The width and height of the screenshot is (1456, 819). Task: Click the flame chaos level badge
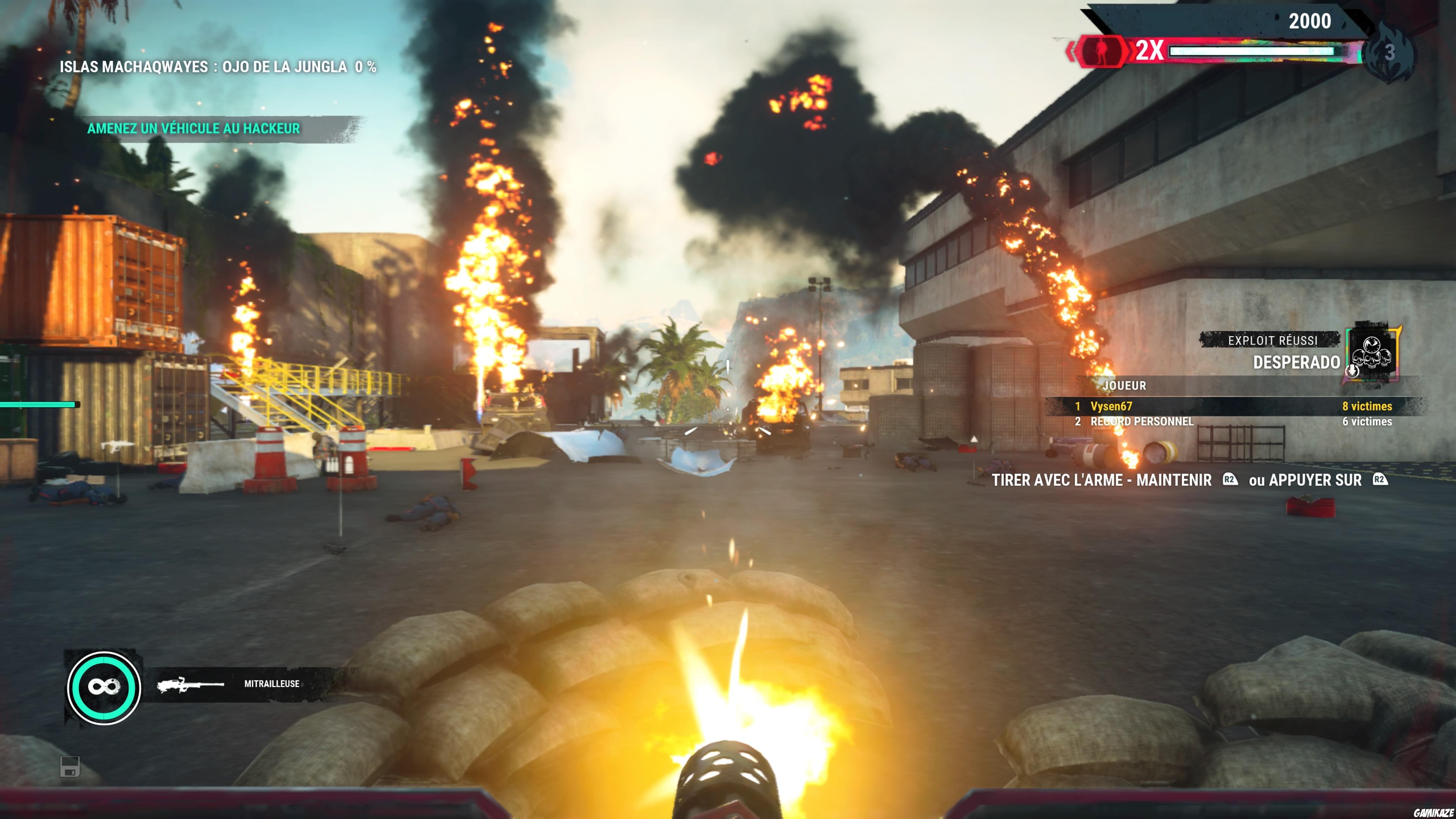[x=1389, y=52]
